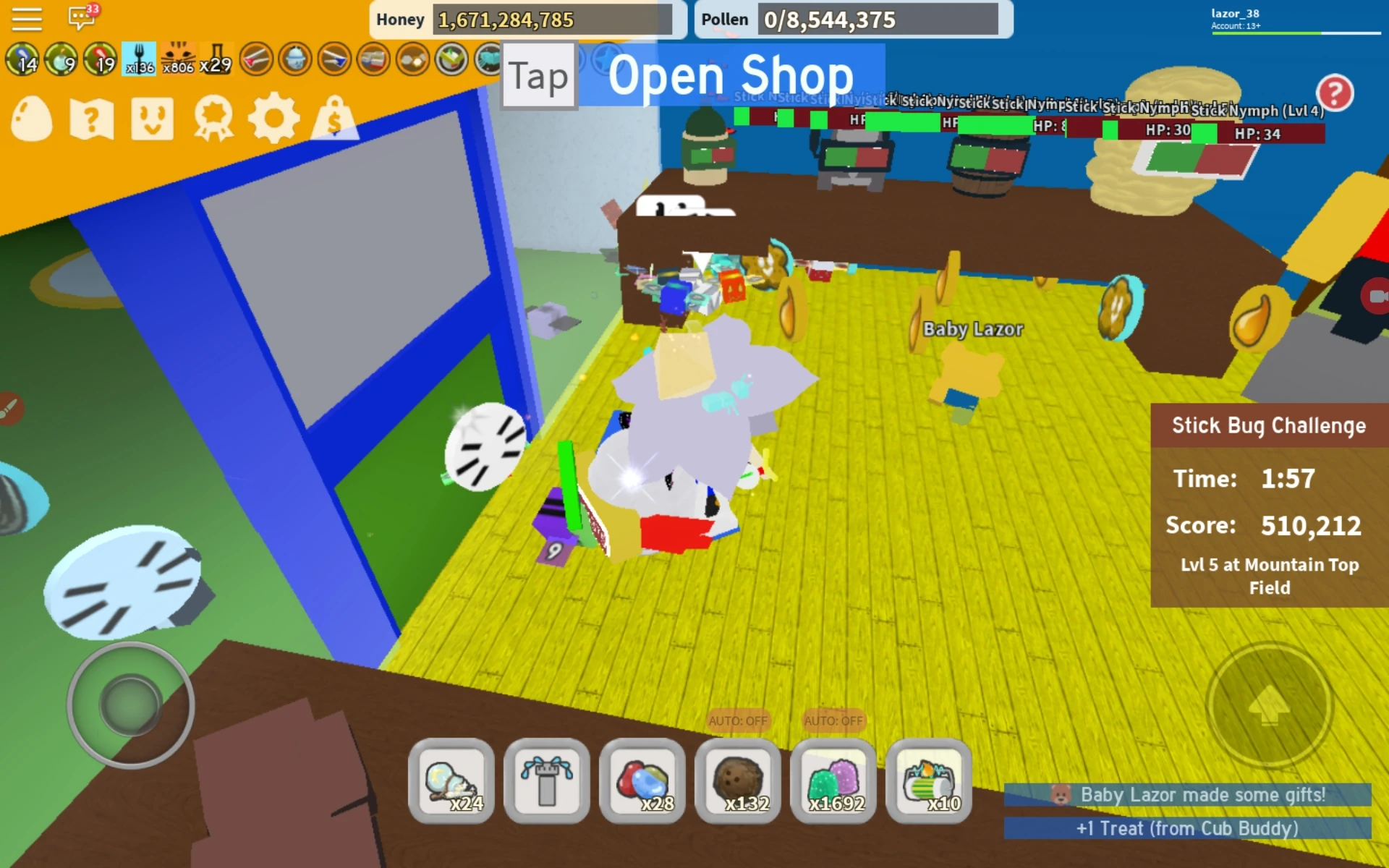The height and width of the screenshot is (868, 1389).
Task: Tap the Open Shop button
Action: [731, 75]
